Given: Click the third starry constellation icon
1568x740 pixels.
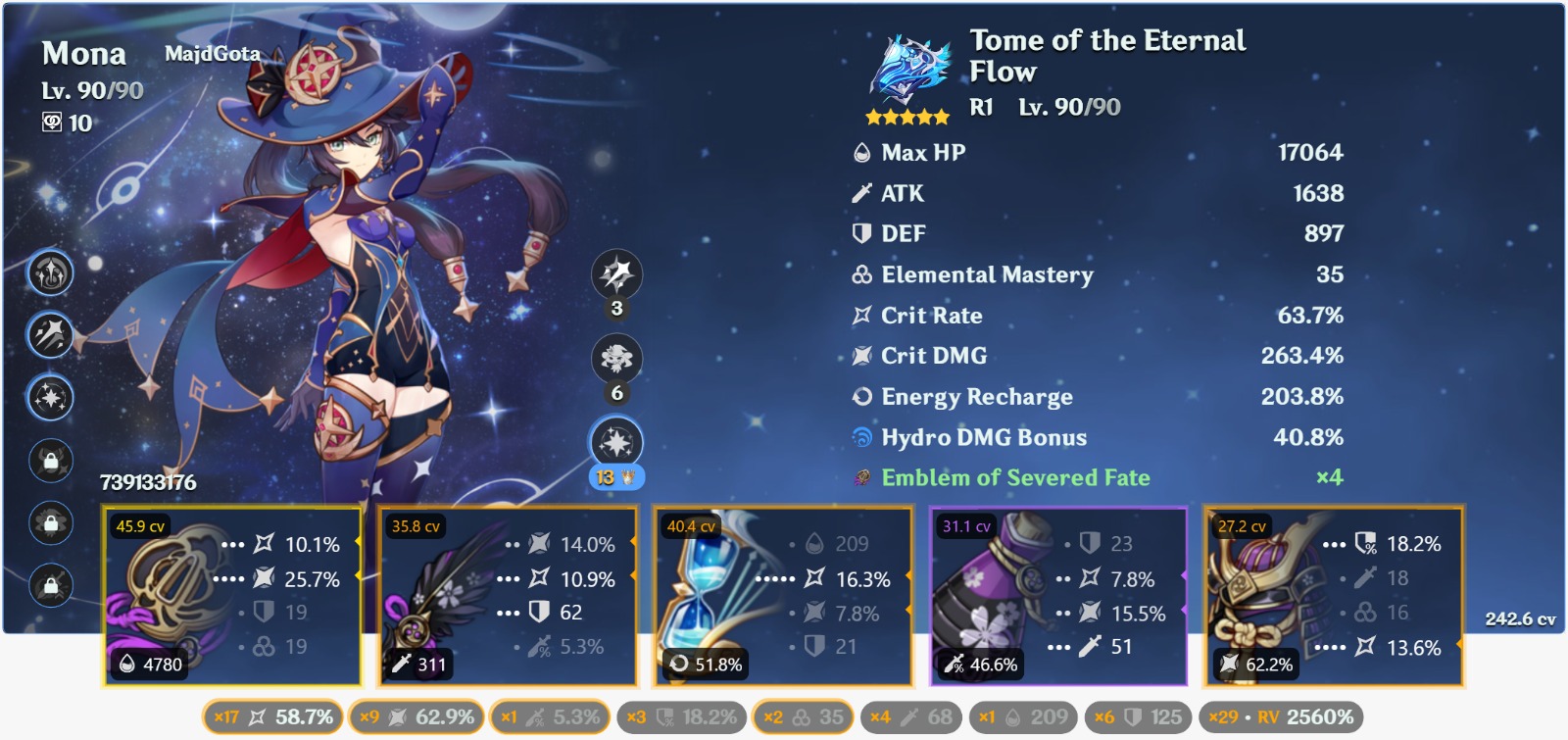Looking at the screenshot, I should (49, 399).
